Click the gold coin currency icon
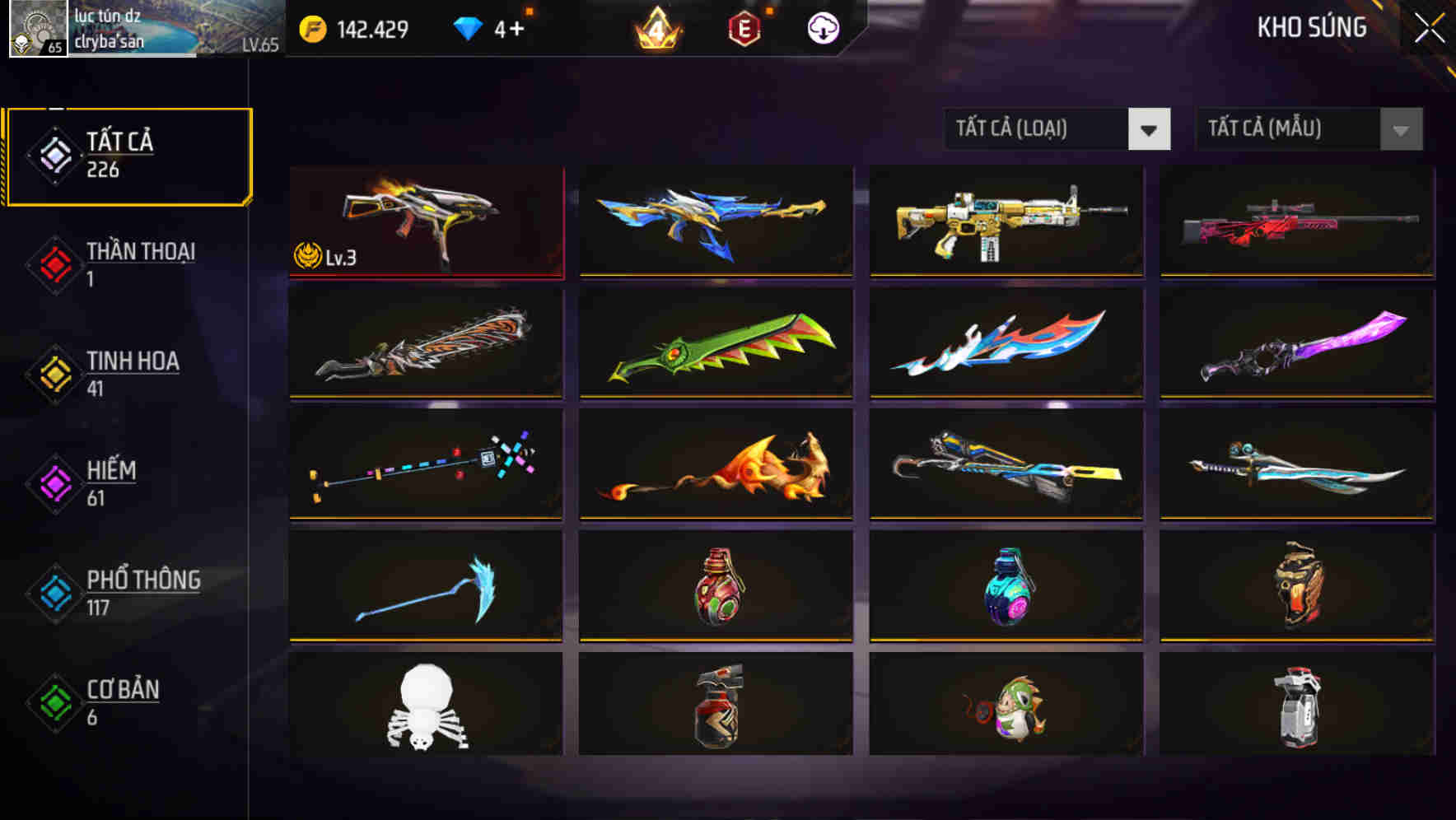Viewport: 1456px width, 820px height. point(313,27)
